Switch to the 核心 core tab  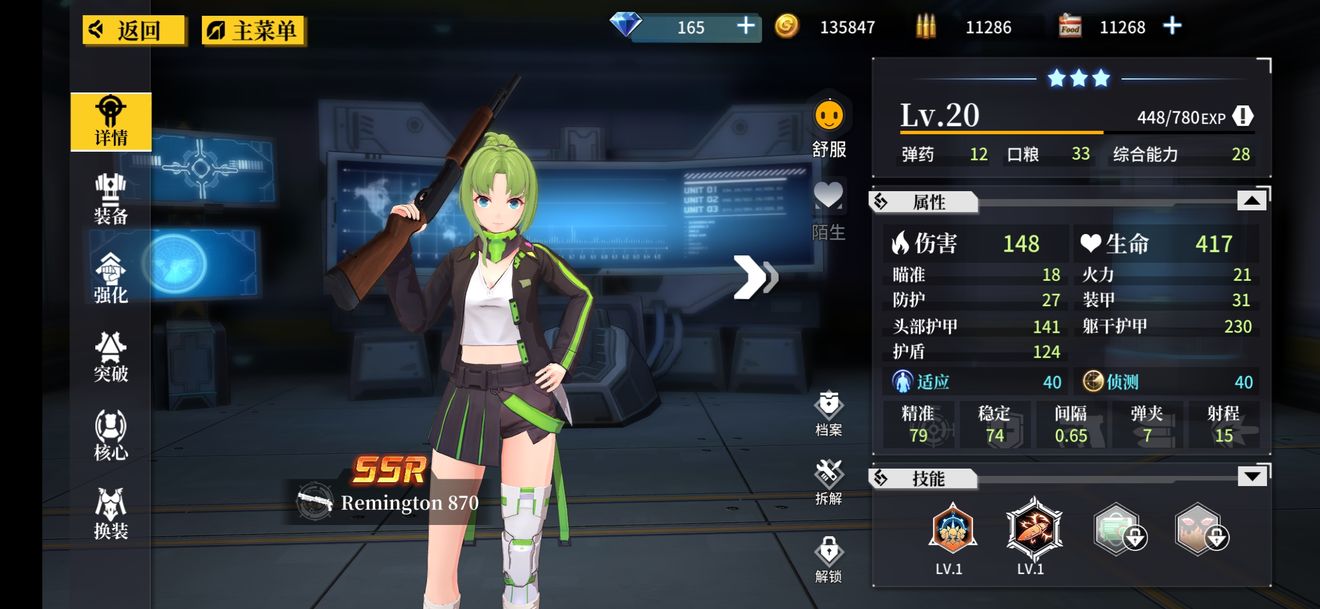[x=111, y=436]
